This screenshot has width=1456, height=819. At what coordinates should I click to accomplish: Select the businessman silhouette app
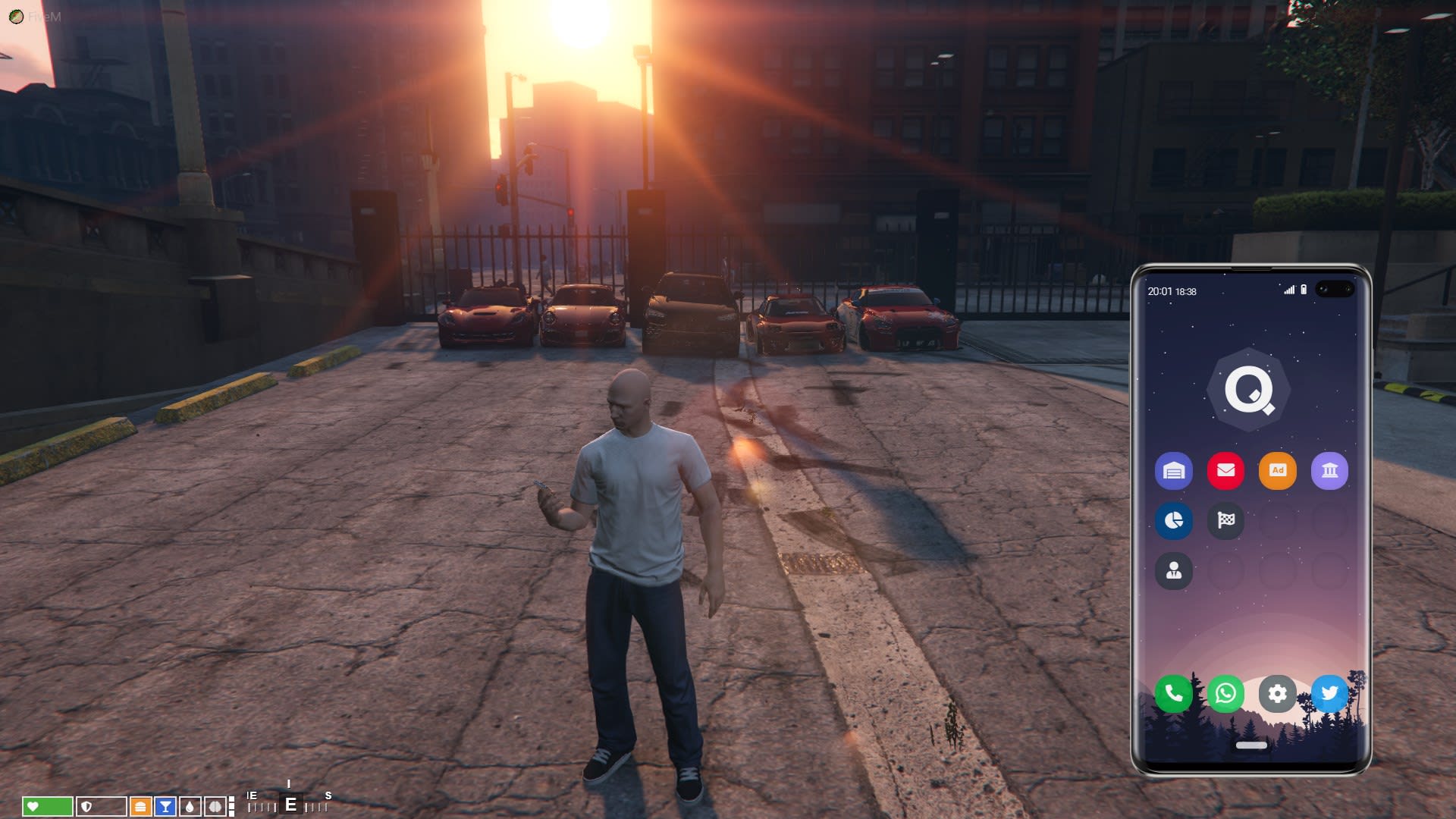1173,570
